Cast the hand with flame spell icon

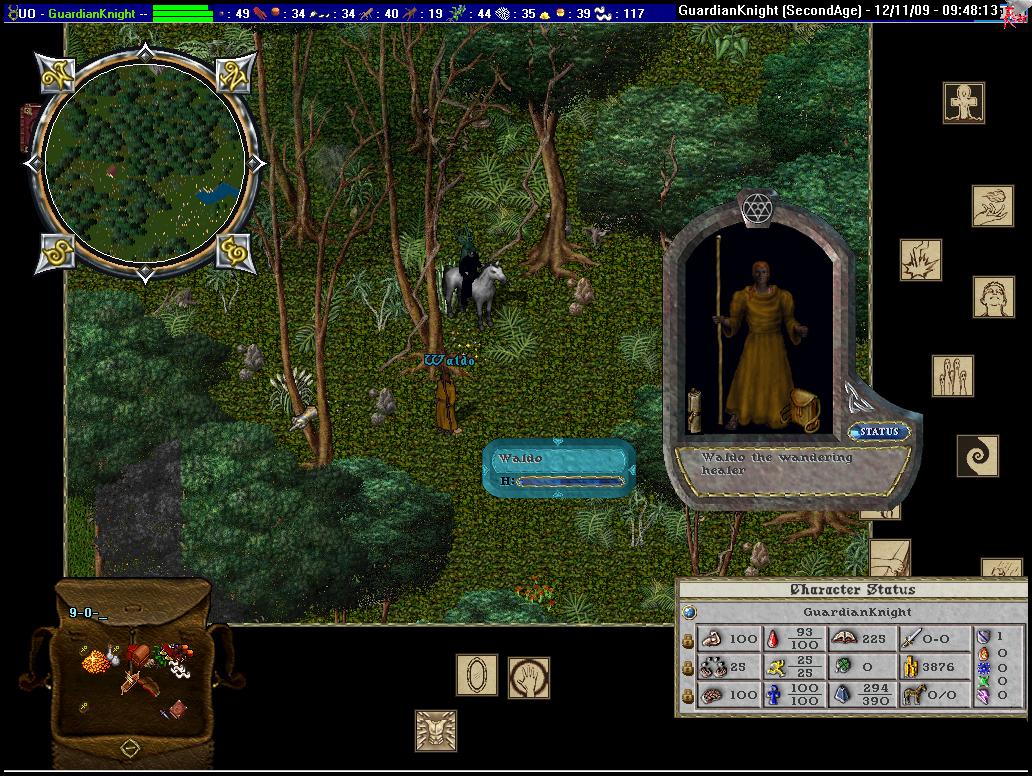pos(993,206)
